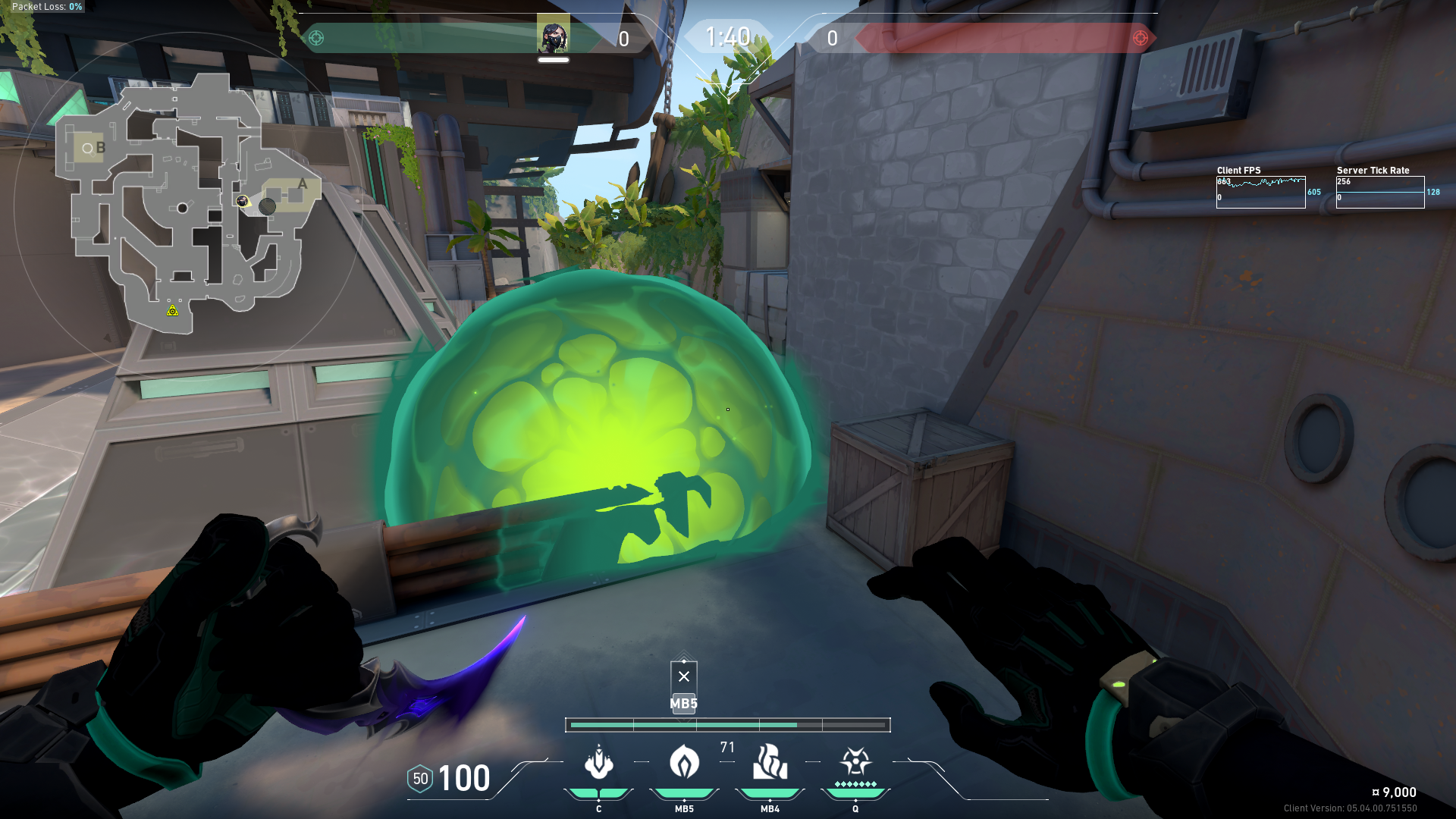Click the yellow spike icon on minimap
1456x819 pixels.
pos(173,310)
